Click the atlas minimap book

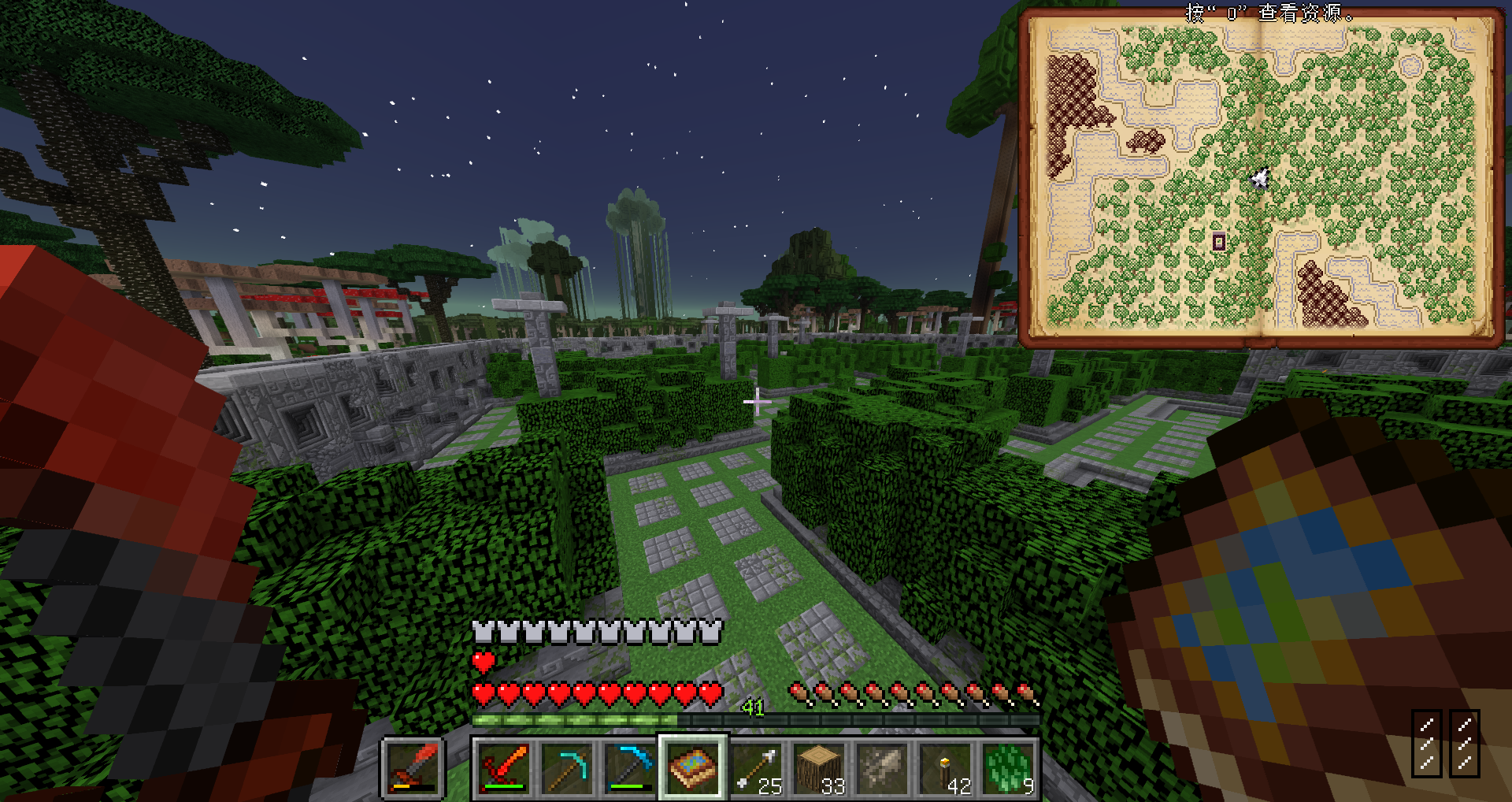(1262, 177)
